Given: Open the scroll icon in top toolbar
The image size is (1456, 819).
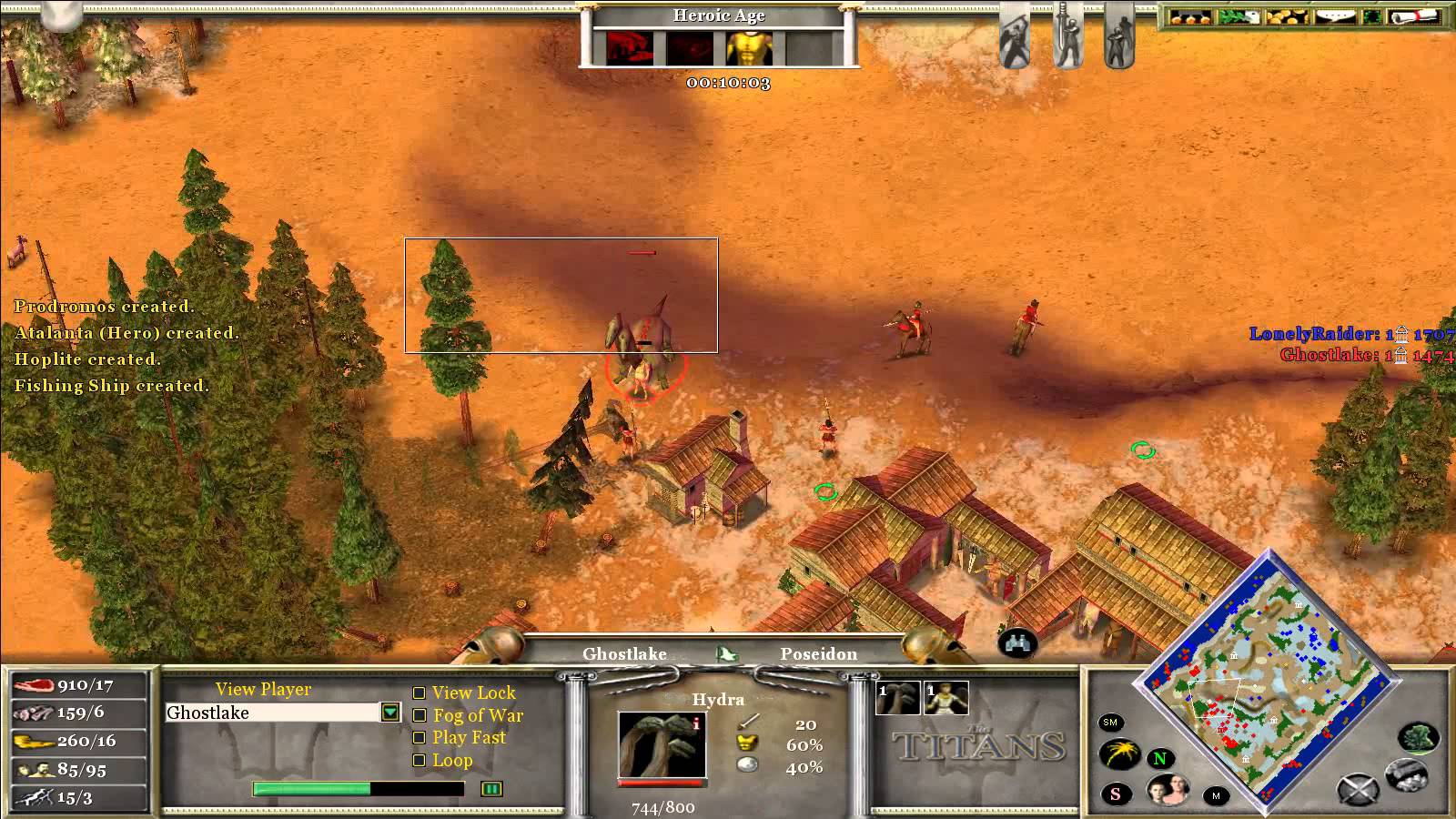Looking at the screenshot, I should click(x=1431, y=17).
